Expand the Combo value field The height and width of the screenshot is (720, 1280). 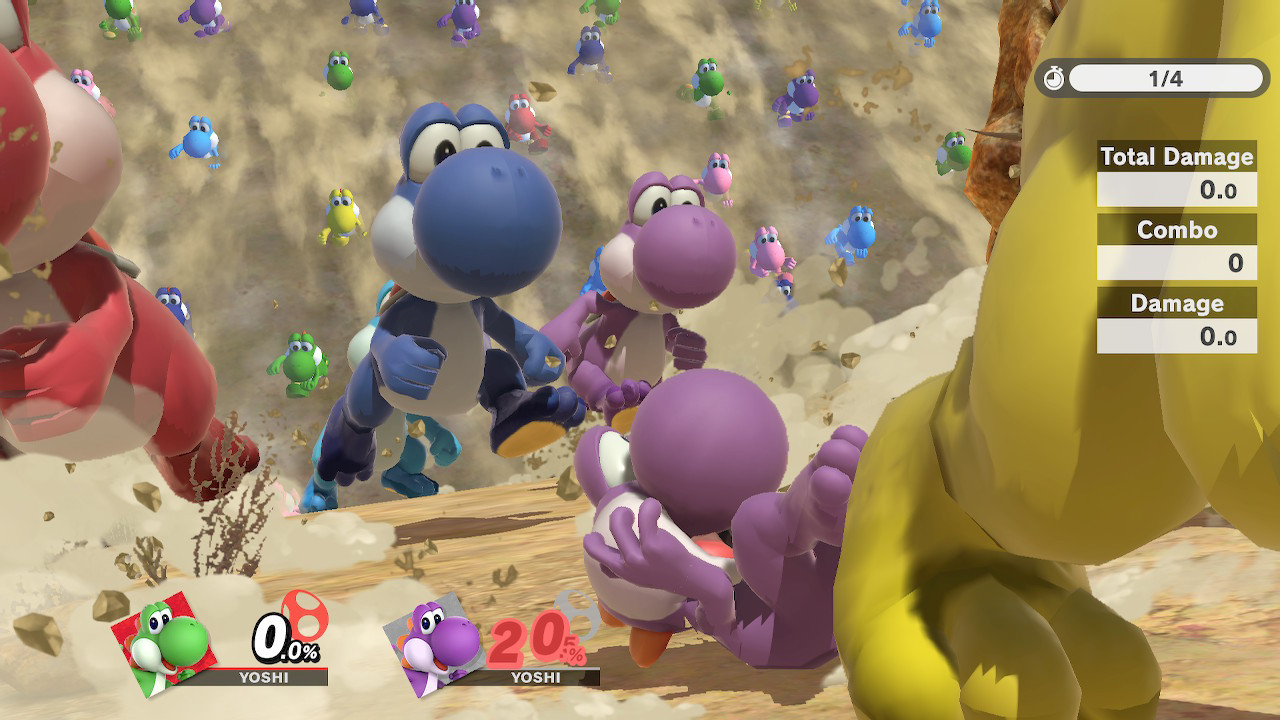[1176, 262]
